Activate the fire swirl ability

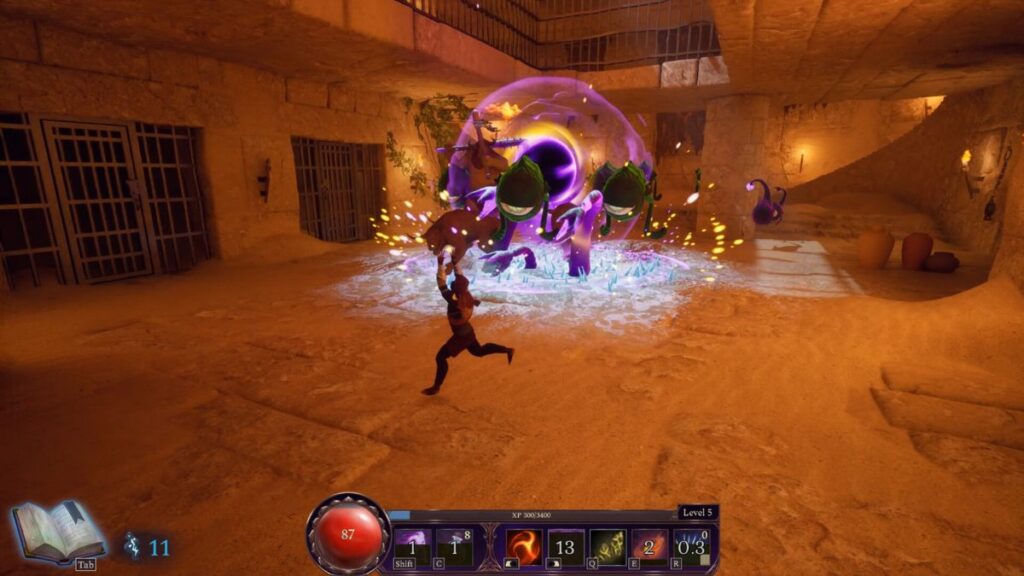coord(523,547)
